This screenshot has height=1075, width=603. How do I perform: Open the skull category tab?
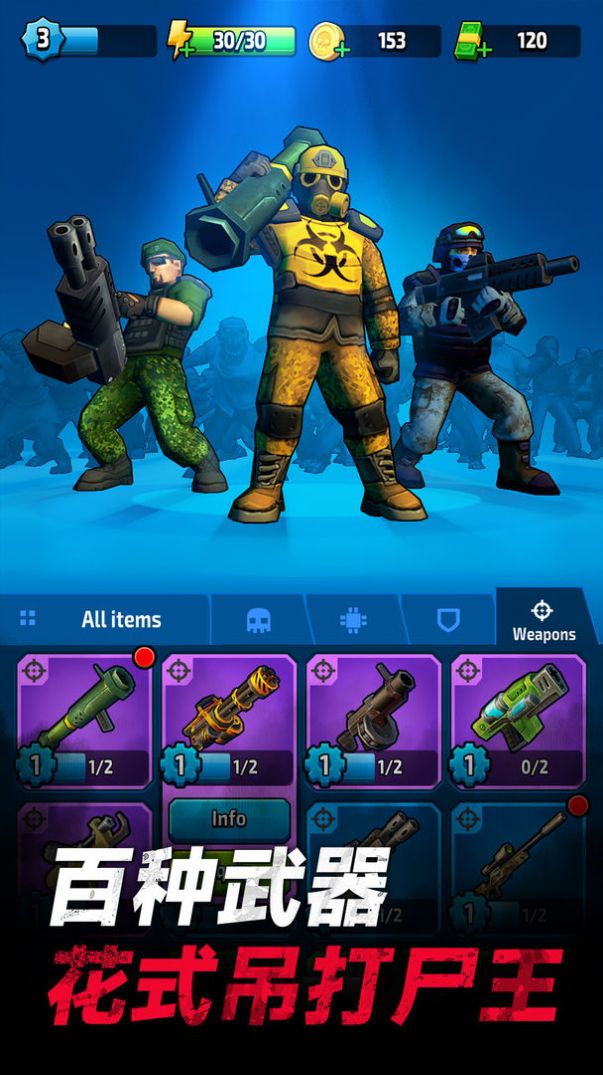tap(258, 621)
